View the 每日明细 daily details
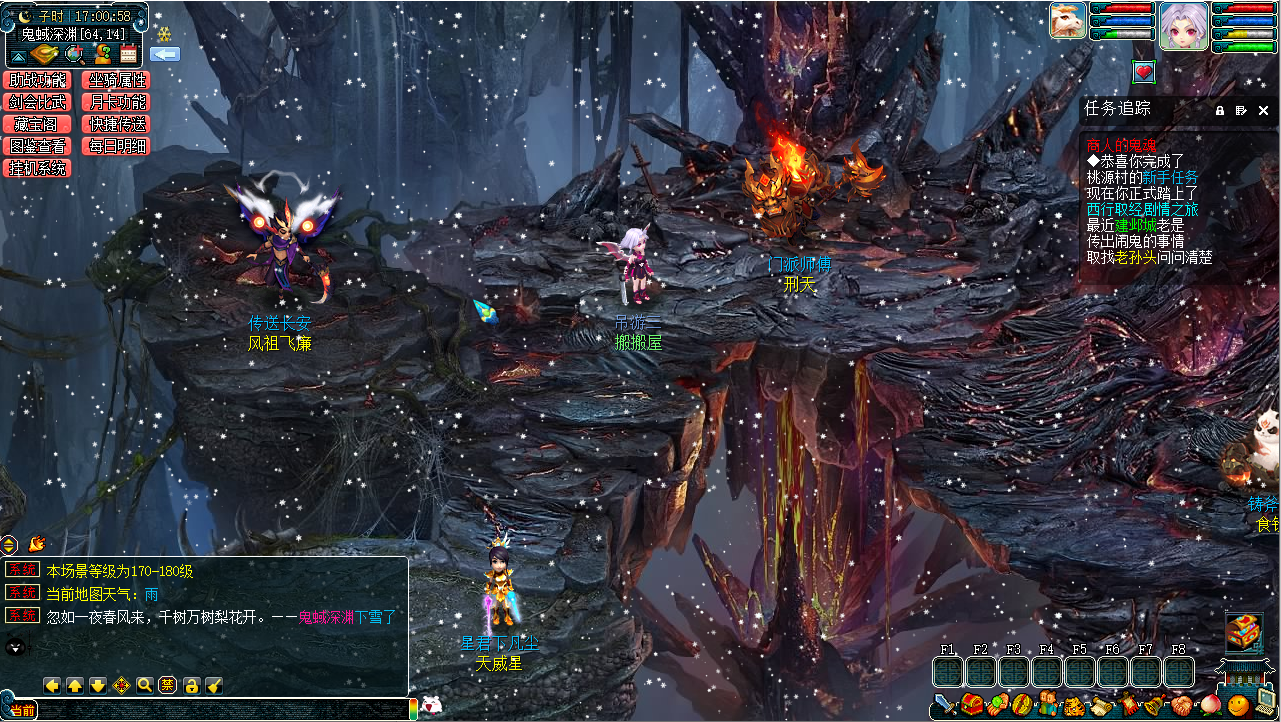The width and height of the screenshot is (1281, 722). pyautogui.click(x=118, y=146)
